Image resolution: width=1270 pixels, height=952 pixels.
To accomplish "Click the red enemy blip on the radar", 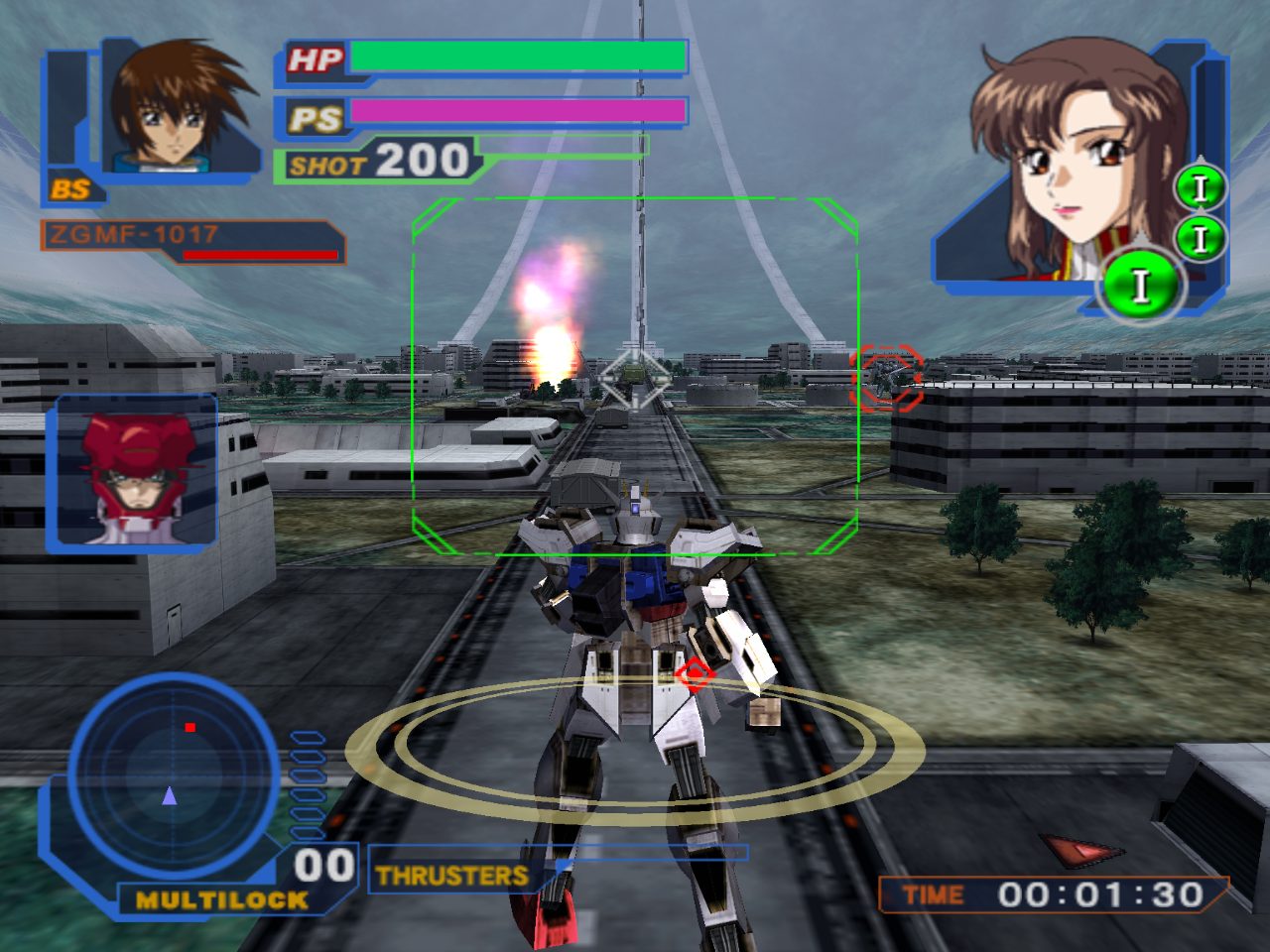I will coord(190,728).
